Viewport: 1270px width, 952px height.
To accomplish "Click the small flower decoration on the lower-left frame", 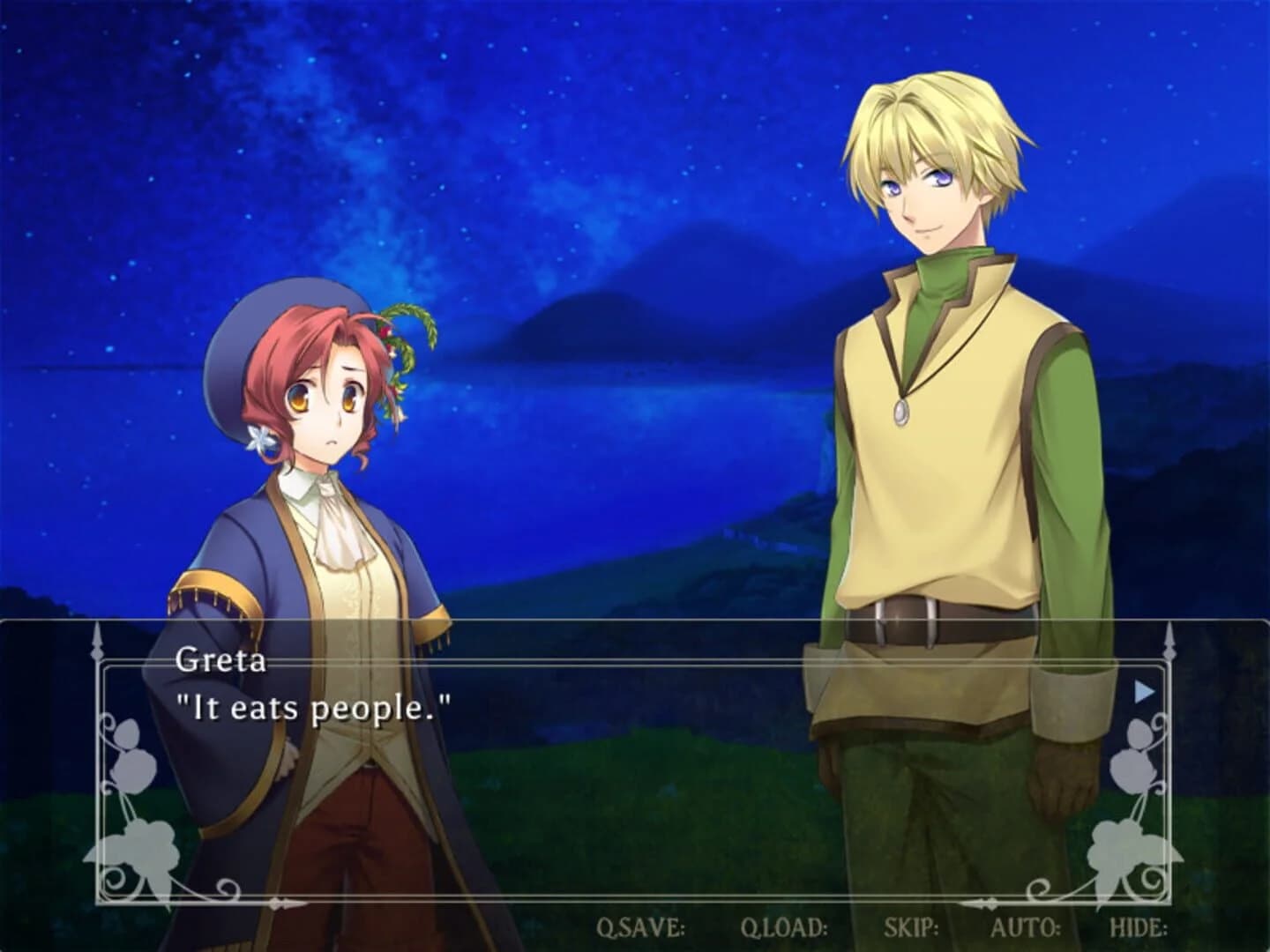I will click(146, 848).
